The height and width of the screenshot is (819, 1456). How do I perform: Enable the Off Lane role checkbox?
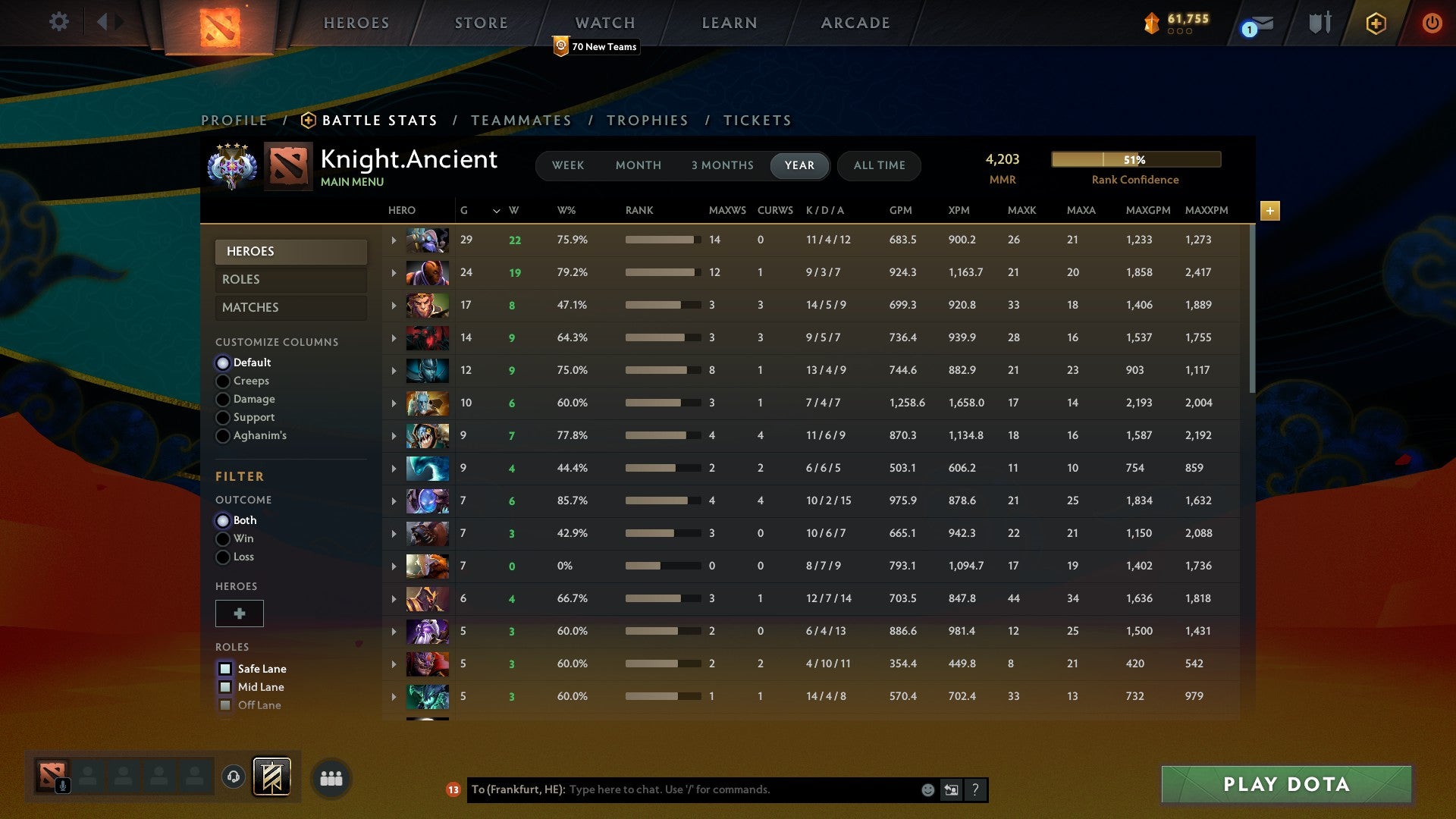[x=224, y=704]
